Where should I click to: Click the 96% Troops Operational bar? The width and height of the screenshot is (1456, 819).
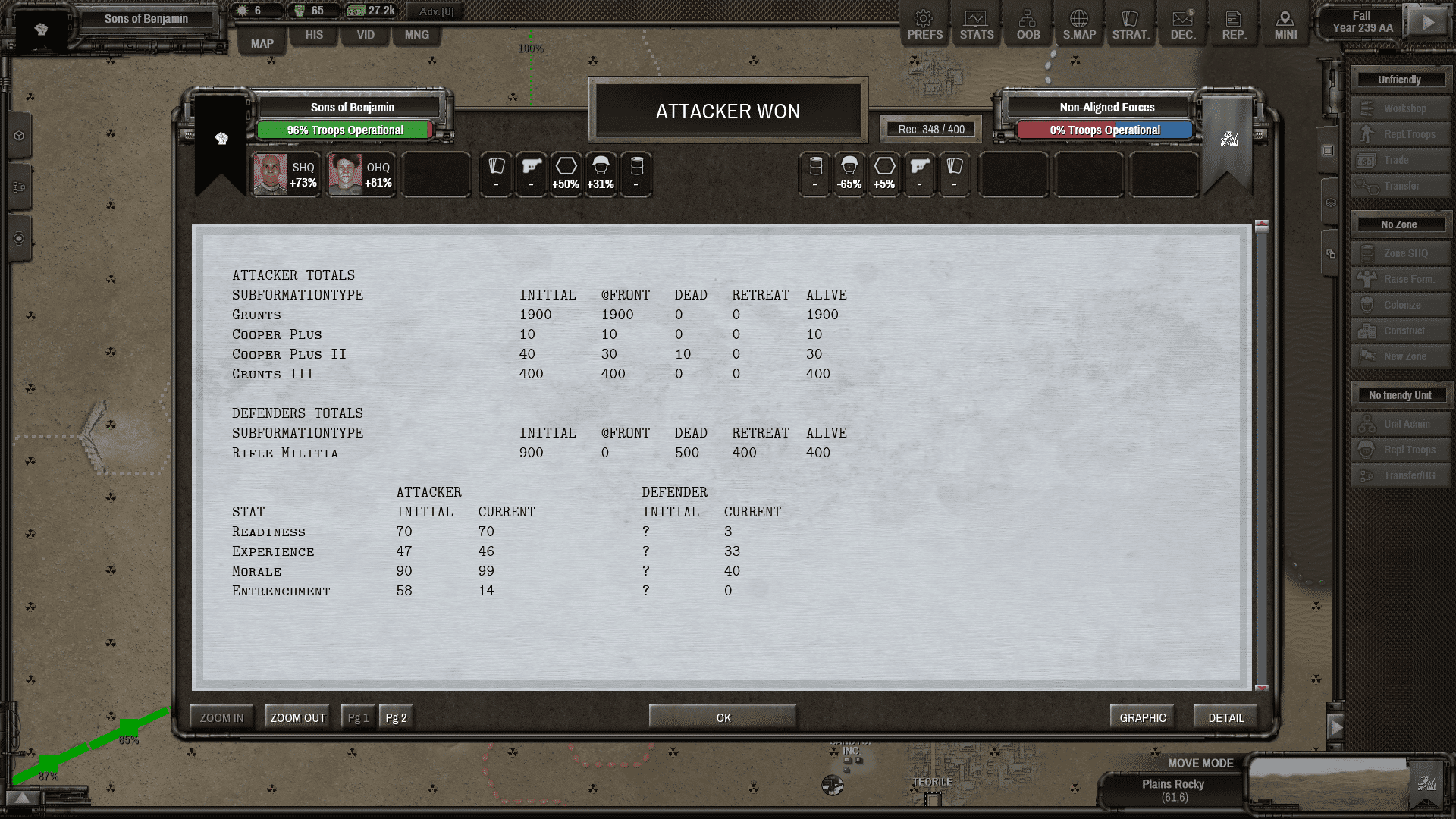click(x=345, y=130)
